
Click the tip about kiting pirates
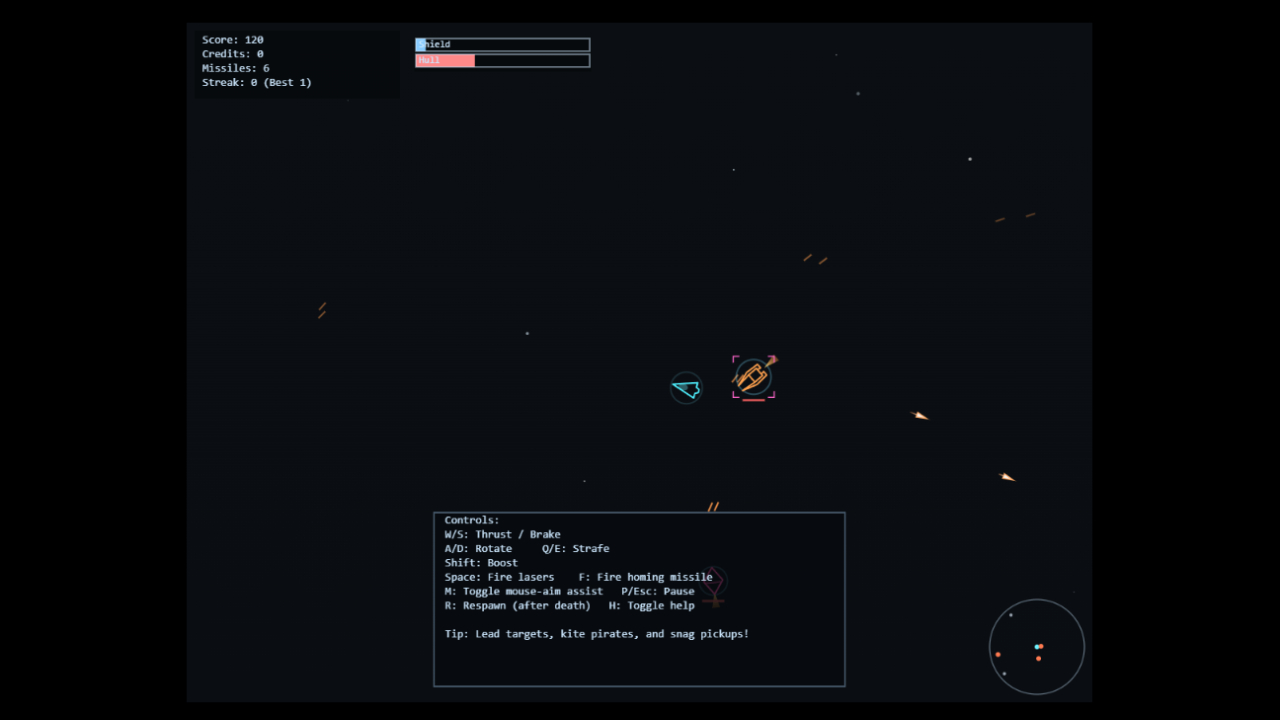coord(596,633)
